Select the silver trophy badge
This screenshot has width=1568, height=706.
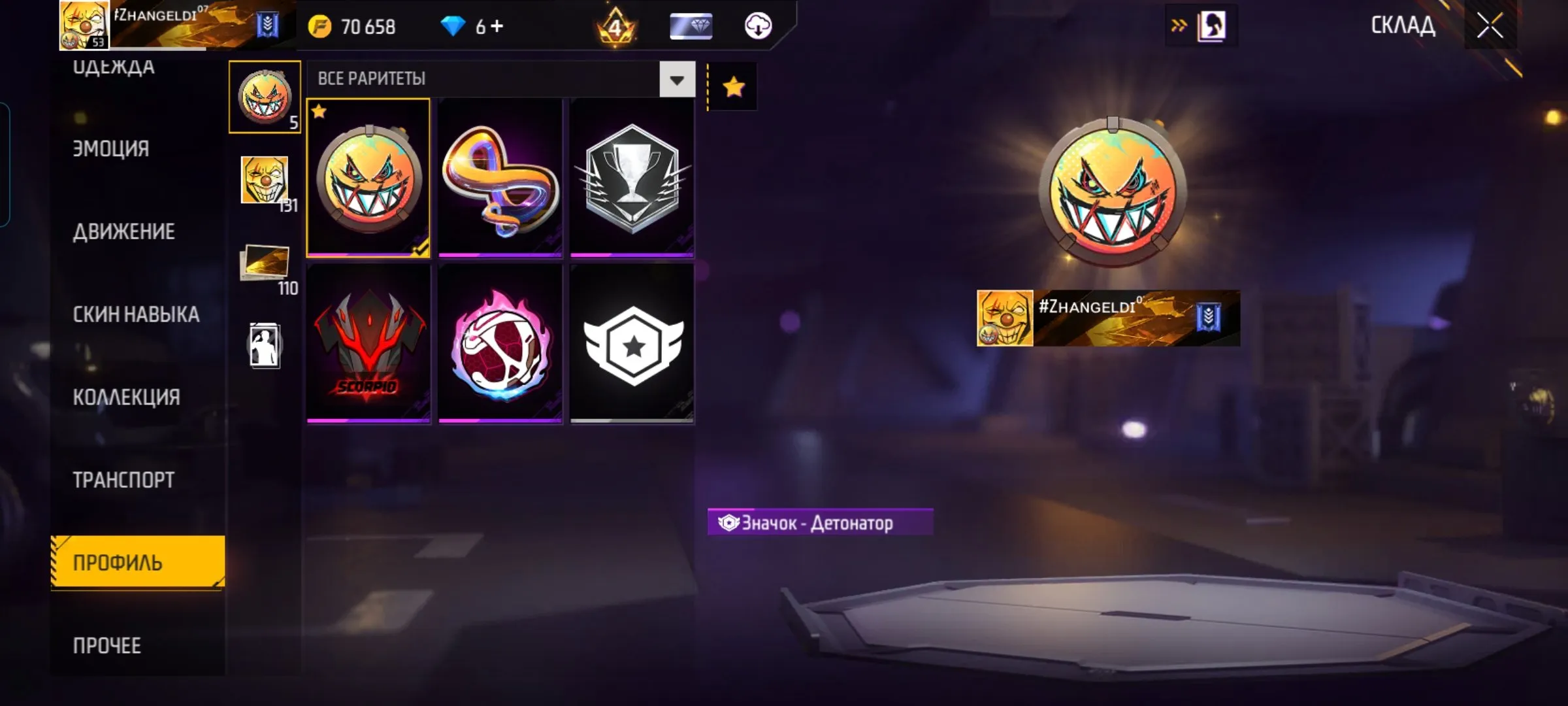click(632, 178)
